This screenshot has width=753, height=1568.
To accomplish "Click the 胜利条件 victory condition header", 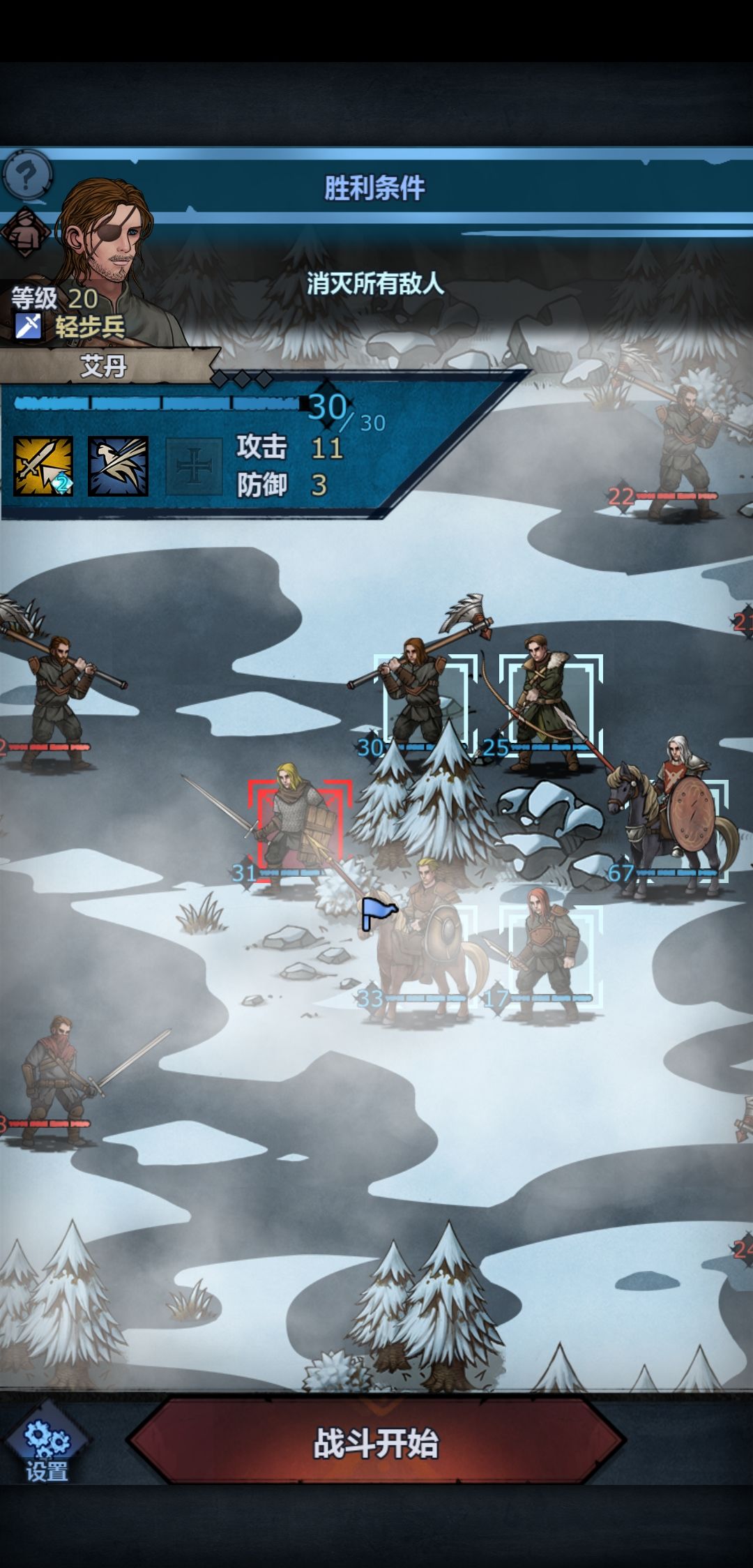I will point(375,188).
